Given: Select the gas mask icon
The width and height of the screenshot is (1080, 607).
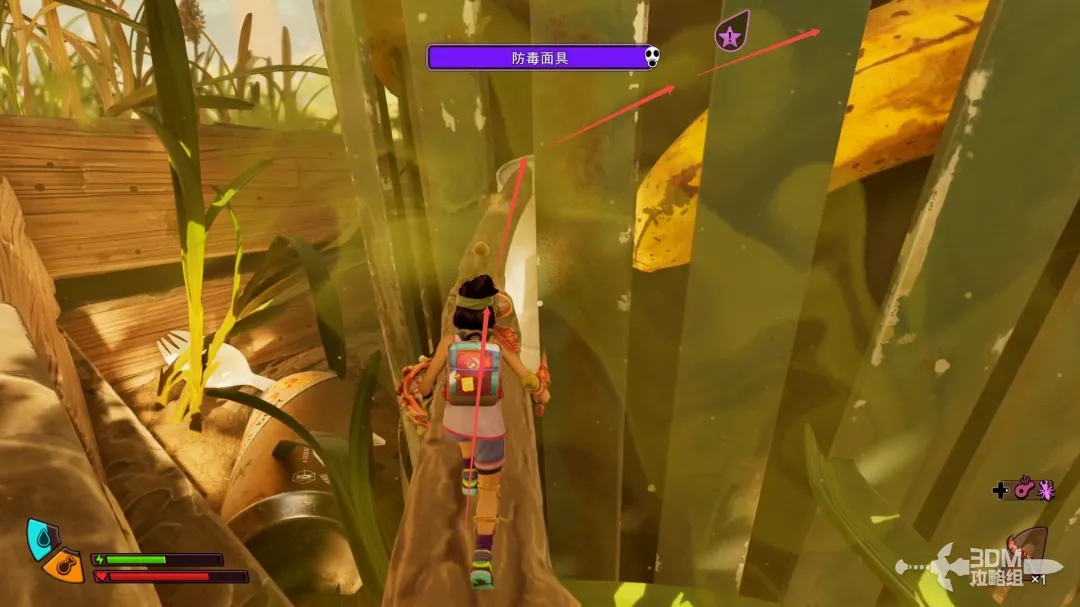Looking at the screenshot, I should pos(652,57).
